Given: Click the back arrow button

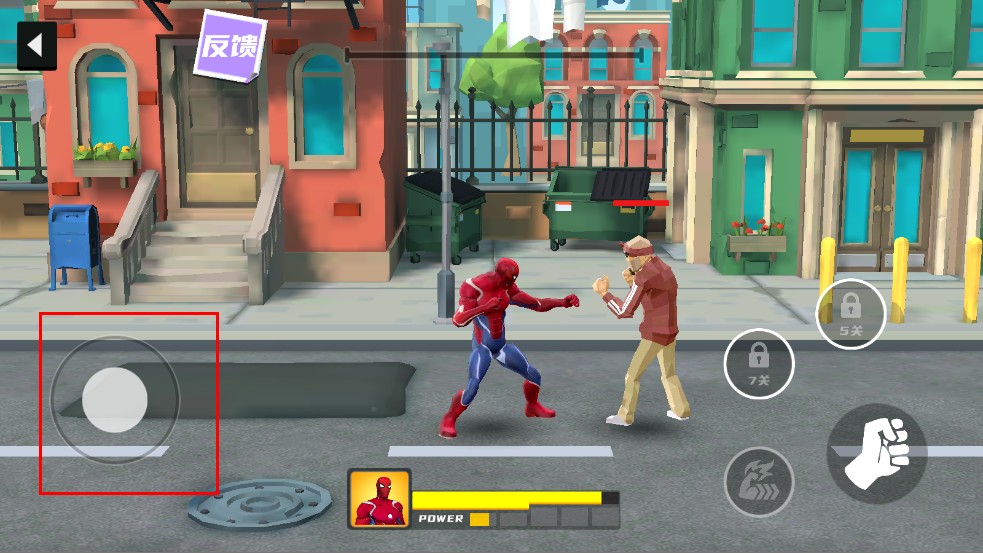Looking at the screenshot, I should pos(36,46).
